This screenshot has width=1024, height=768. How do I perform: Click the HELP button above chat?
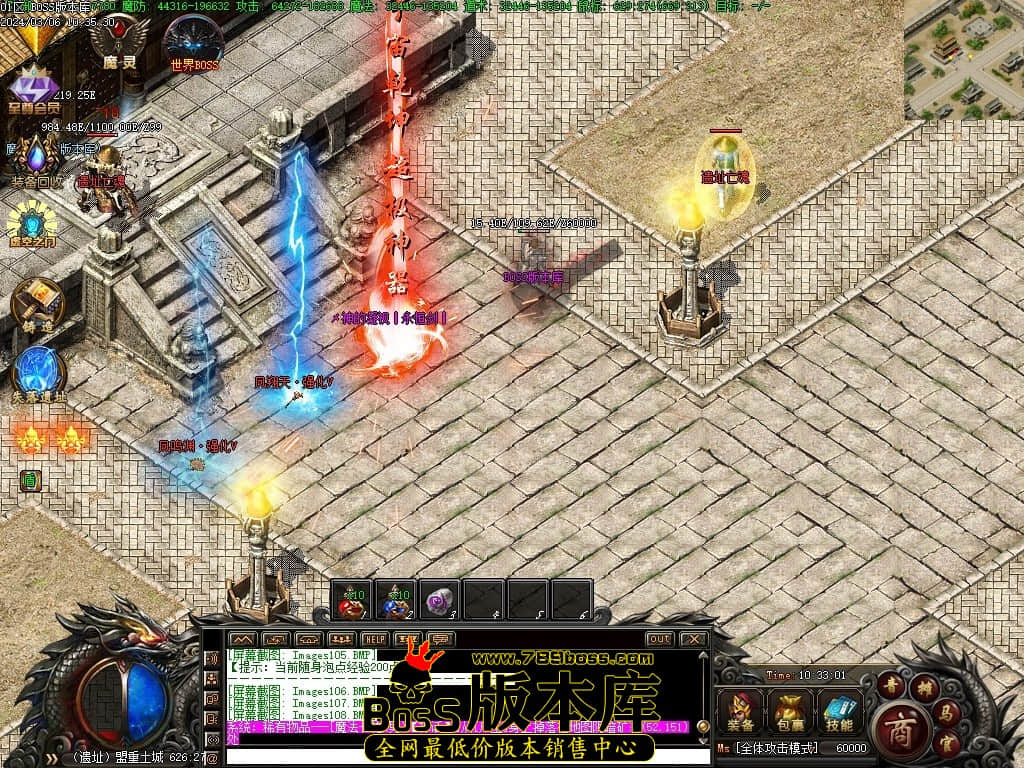(375, 639)
